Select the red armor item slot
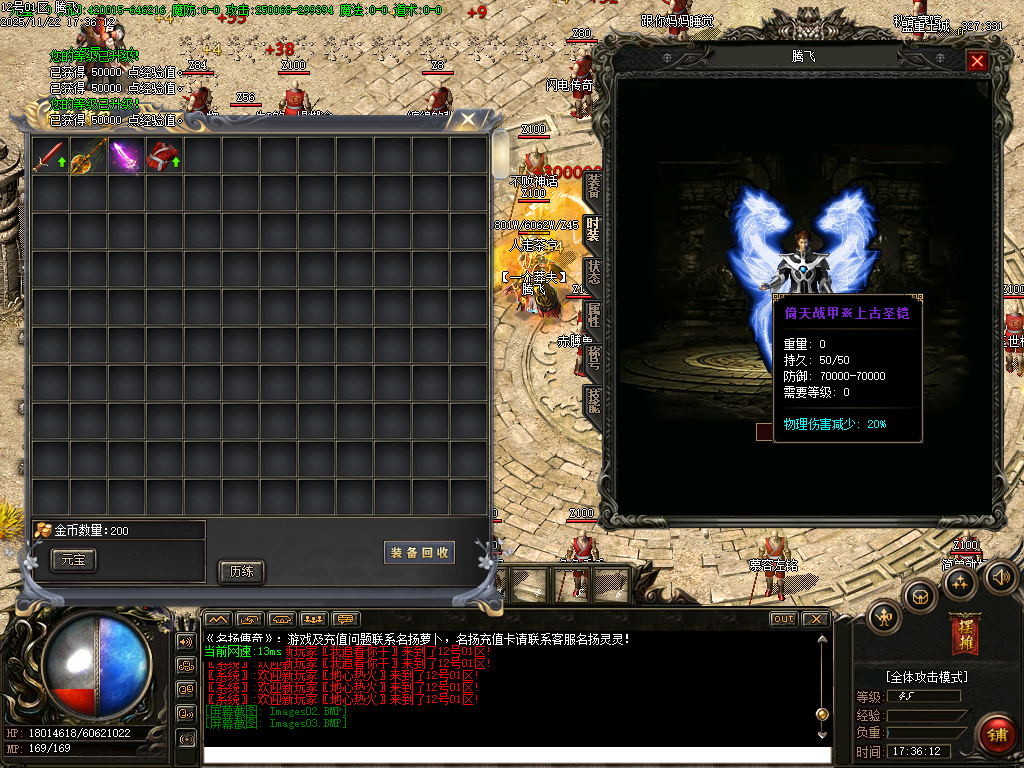 click(x=163, y=157)
